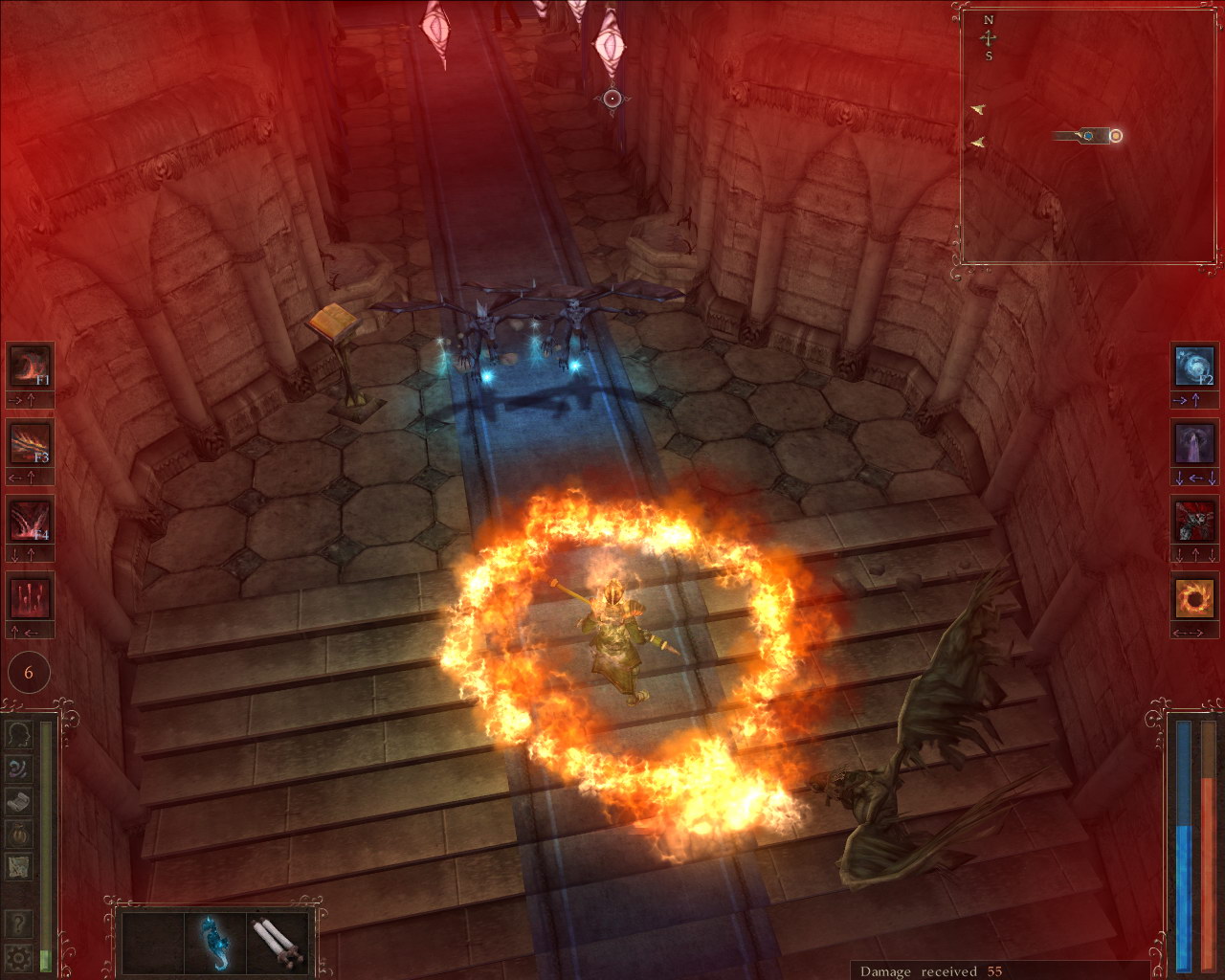This screenshot has width=1225, height=980.
Task: Click the minimap in the corner
Action: (x=1089, y=134)
